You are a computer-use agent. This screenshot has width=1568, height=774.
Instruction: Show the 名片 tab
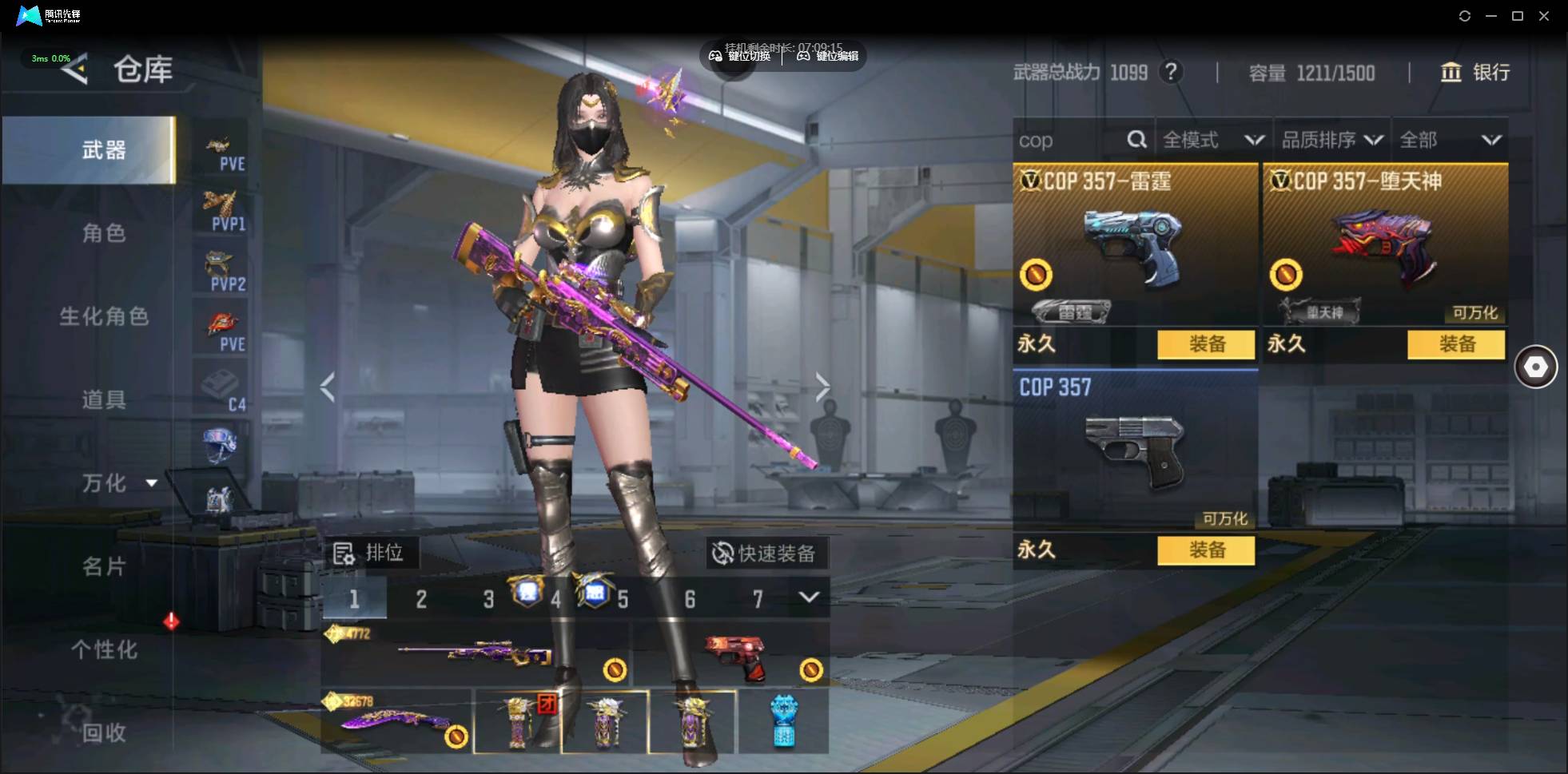[104, 566]
